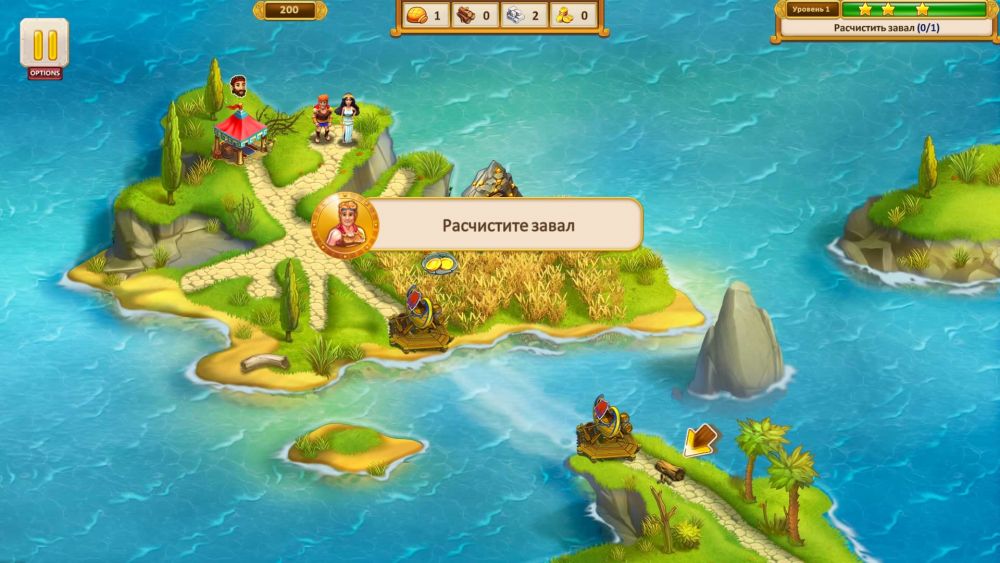1000x563 pixels.
Task: Select the bearded worker portrait above the tent
Action: [x=238, y=86]
